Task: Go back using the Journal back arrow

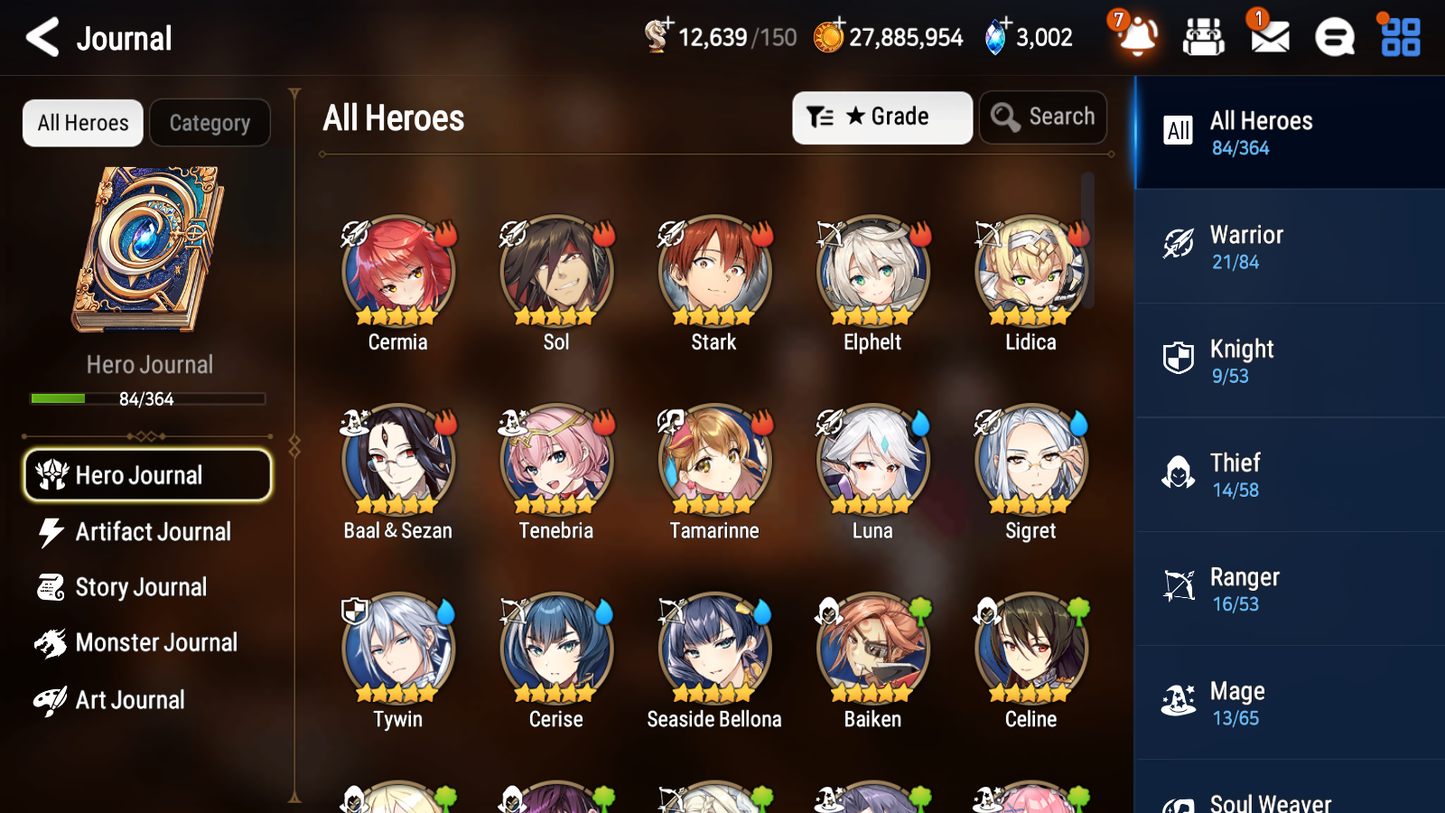Action: (x=40, y=37)
